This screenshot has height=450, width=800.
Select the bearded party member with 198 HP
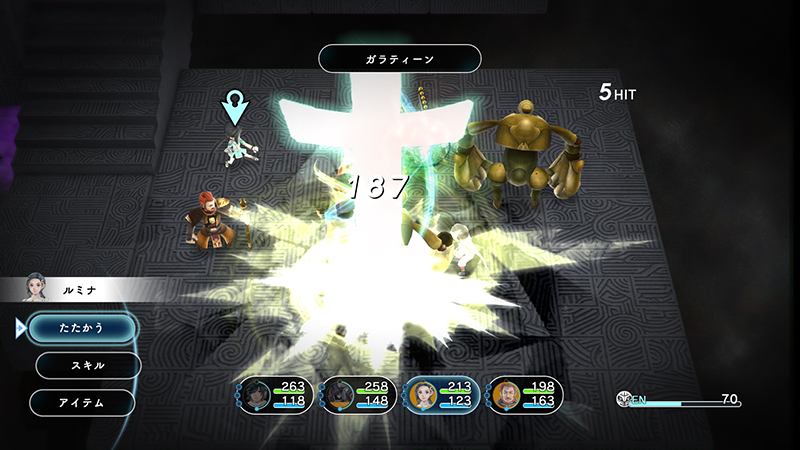(x=525, y=395)
